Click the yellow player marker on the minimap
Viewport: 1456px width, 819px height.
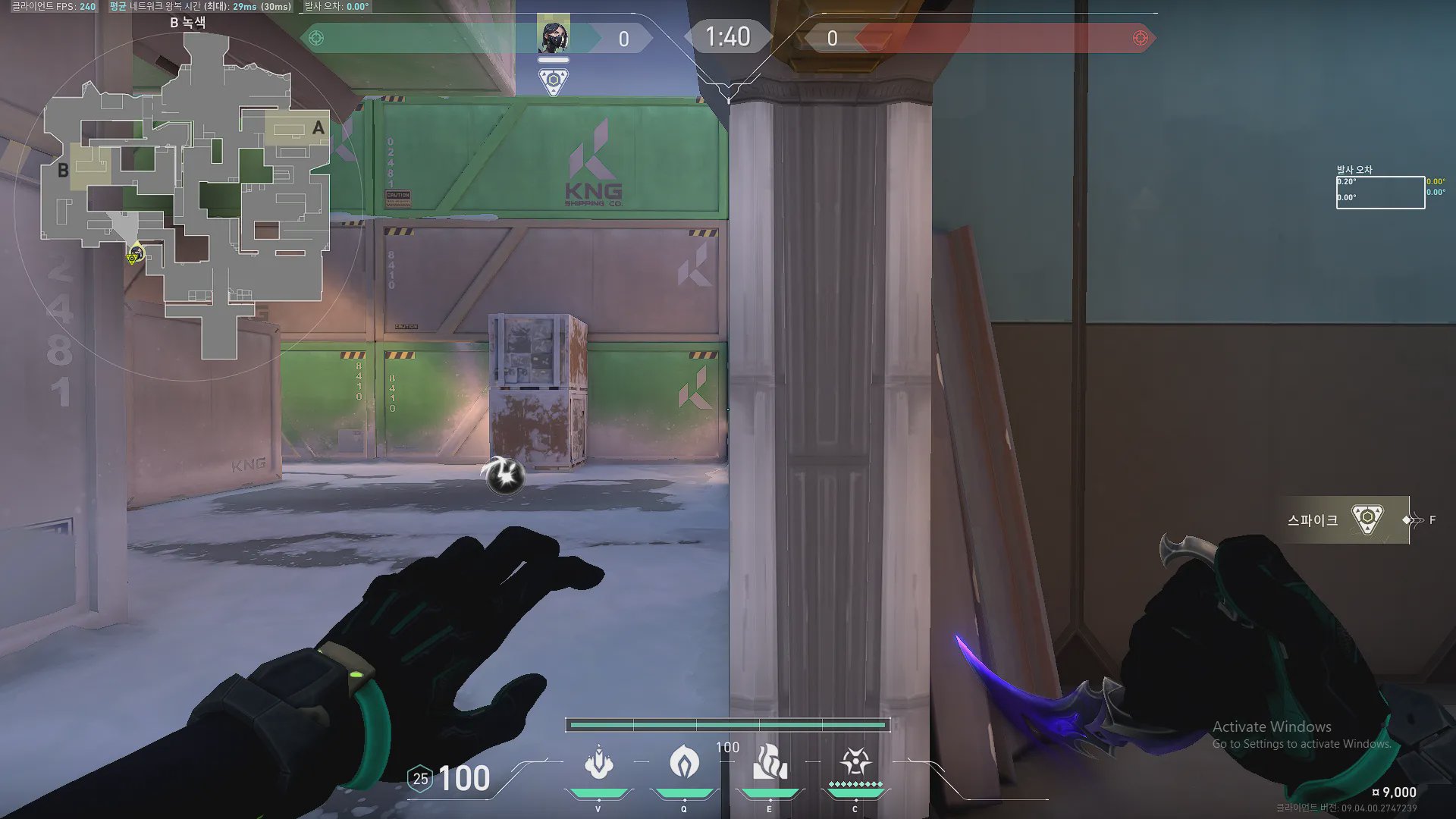point(134,255)
